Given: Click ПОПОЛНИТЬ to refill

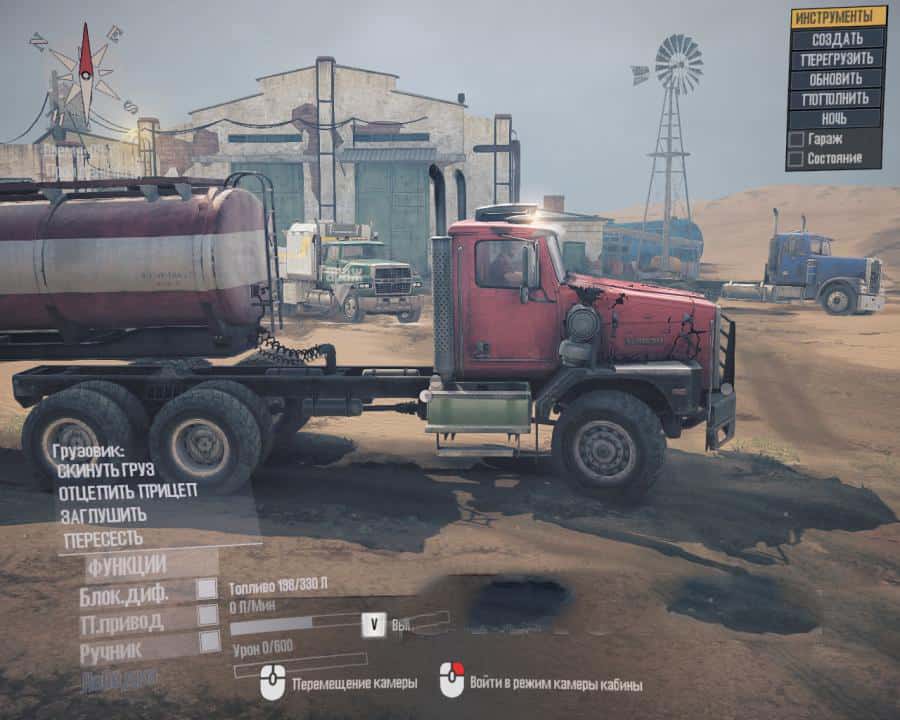Looking at the screenshot, I should click(x=837, y=99).
